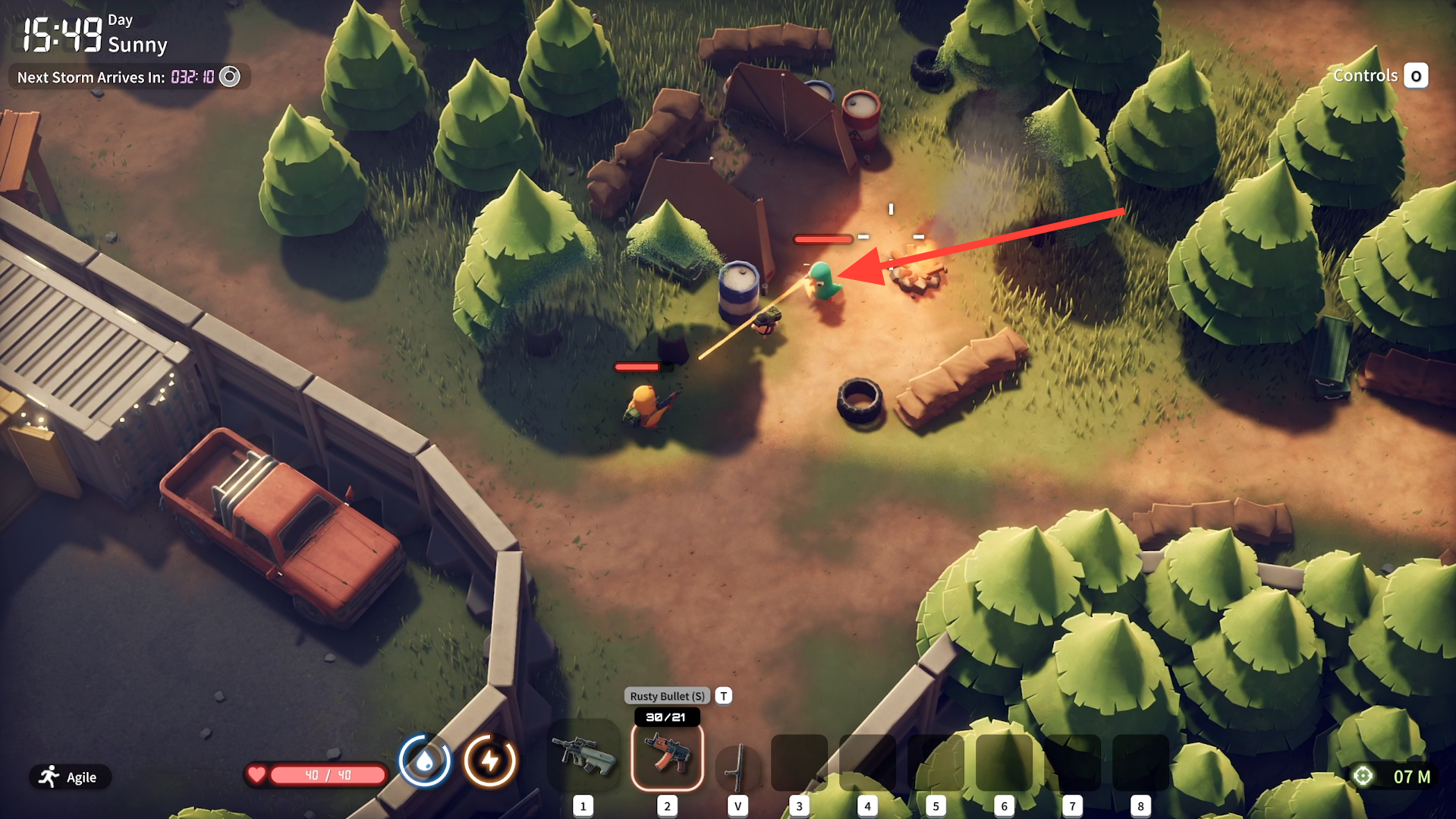Click the lightning bolt energy icon
1456x819 pixels.
point(490,760)
